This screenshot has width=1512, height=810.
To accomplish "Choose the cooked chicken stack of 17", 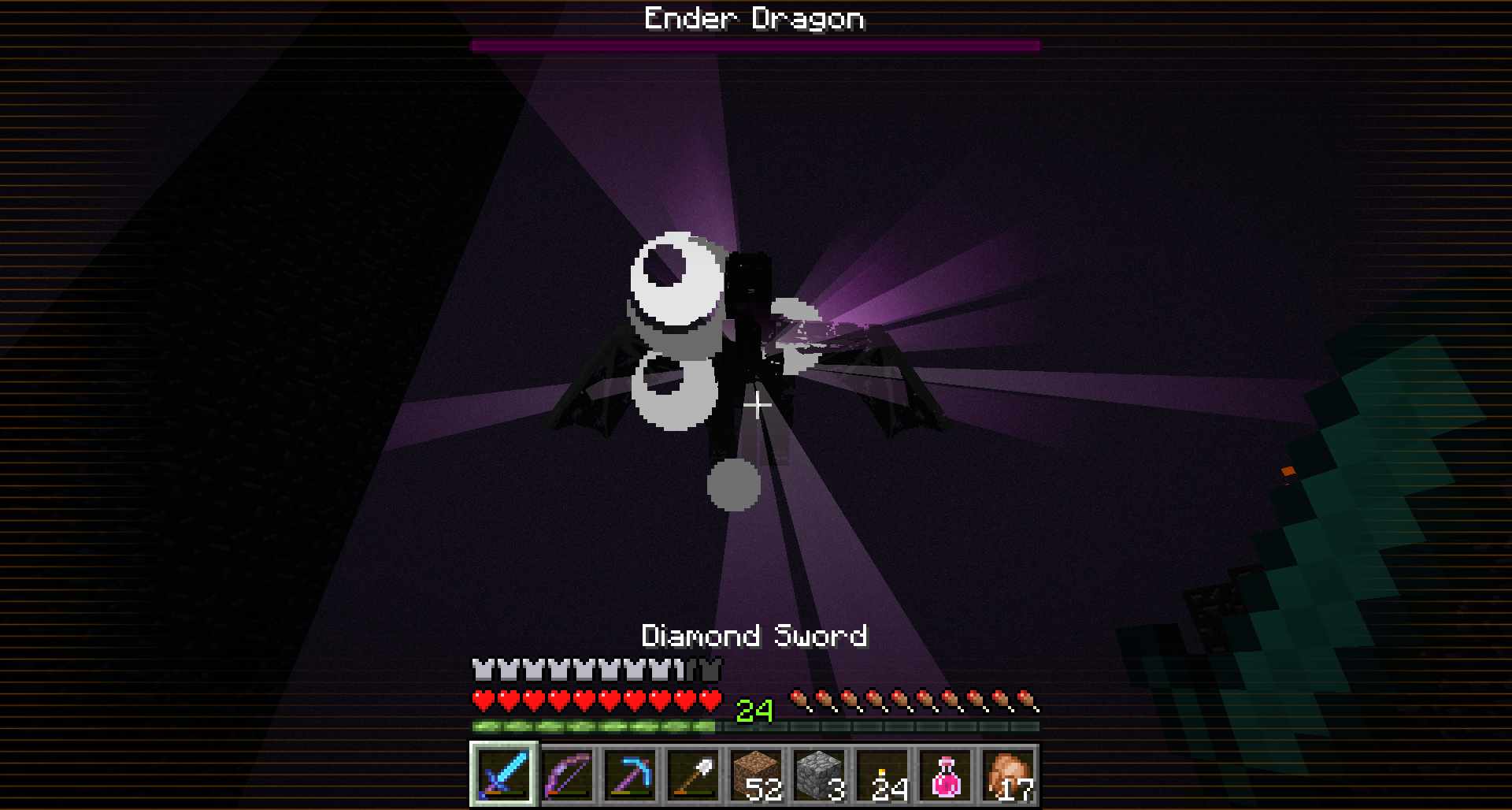I will pos(1008,775).
